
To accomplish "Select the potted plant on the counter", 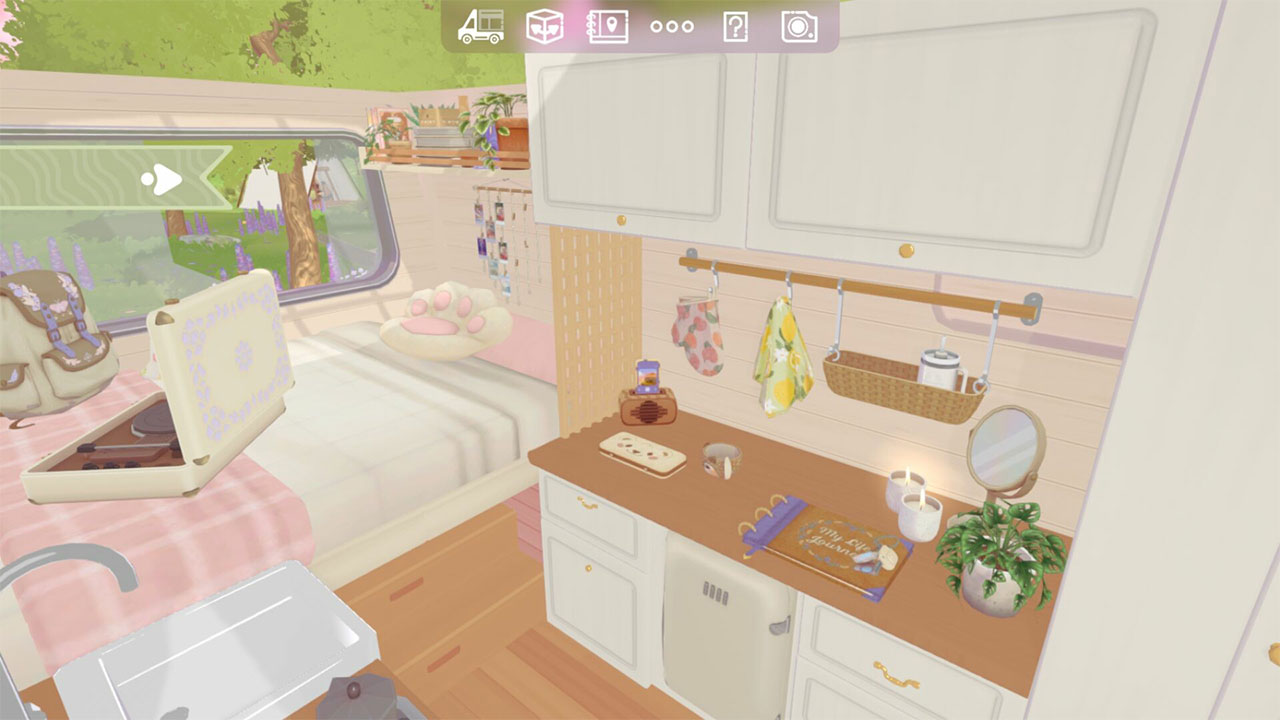I will [x=995, y=560].
